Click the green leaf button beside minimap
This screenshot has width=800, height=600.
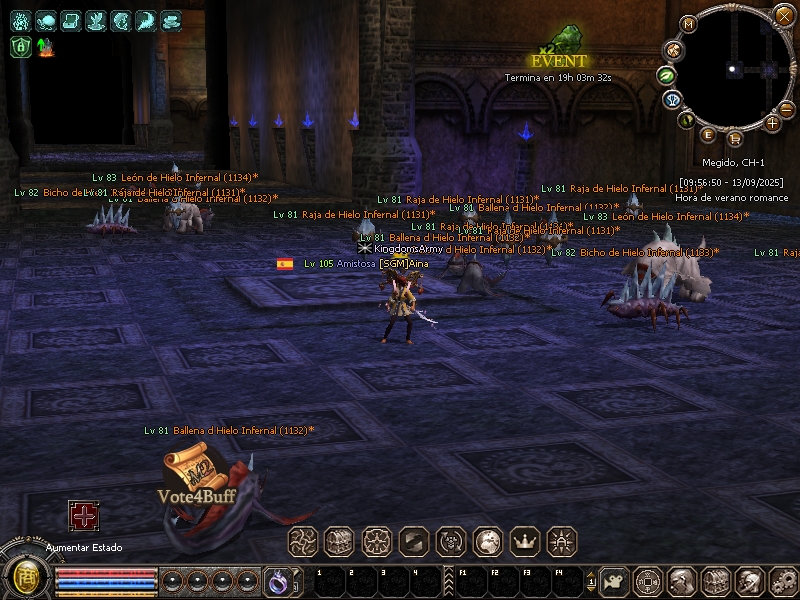(x=665, y=75)
